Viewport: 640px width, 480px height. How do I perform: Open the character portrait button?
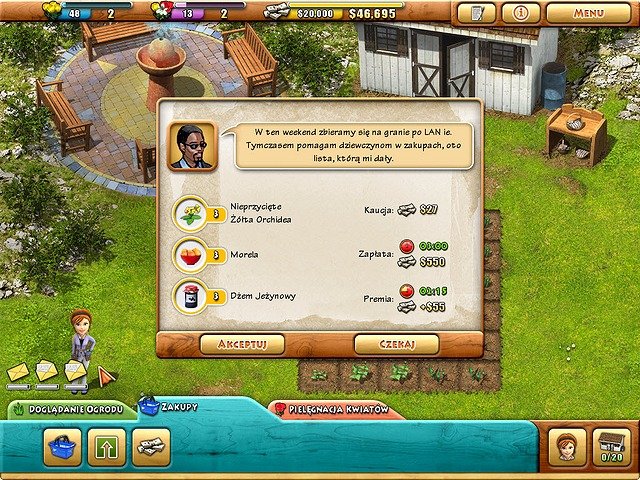click(567, 446)
